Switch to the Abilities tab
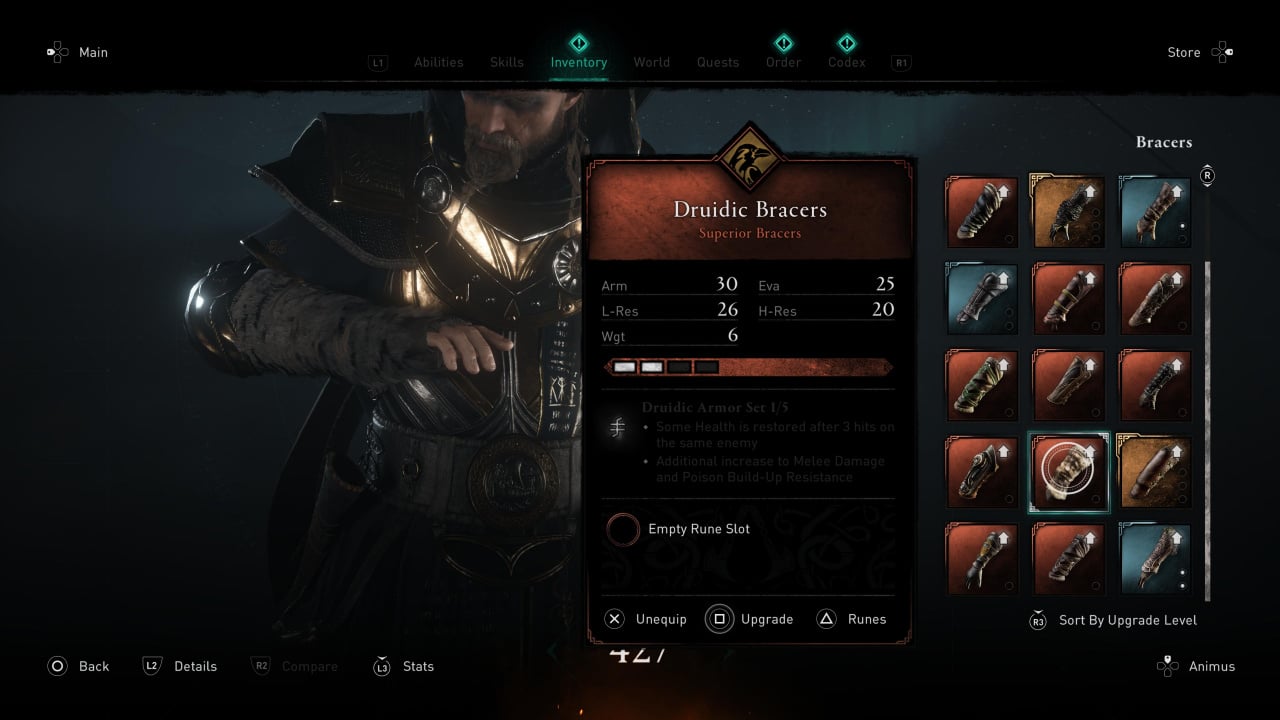 coord(439,62)
